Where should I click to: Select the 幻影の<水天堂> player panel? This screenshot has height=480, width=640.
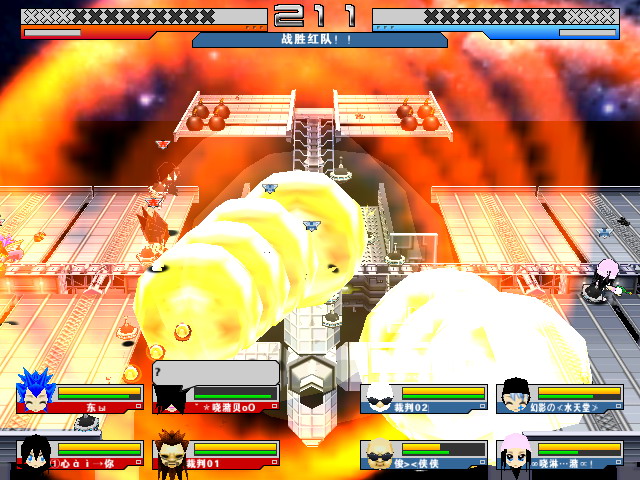pyautogui.click(x=558, y=398)
